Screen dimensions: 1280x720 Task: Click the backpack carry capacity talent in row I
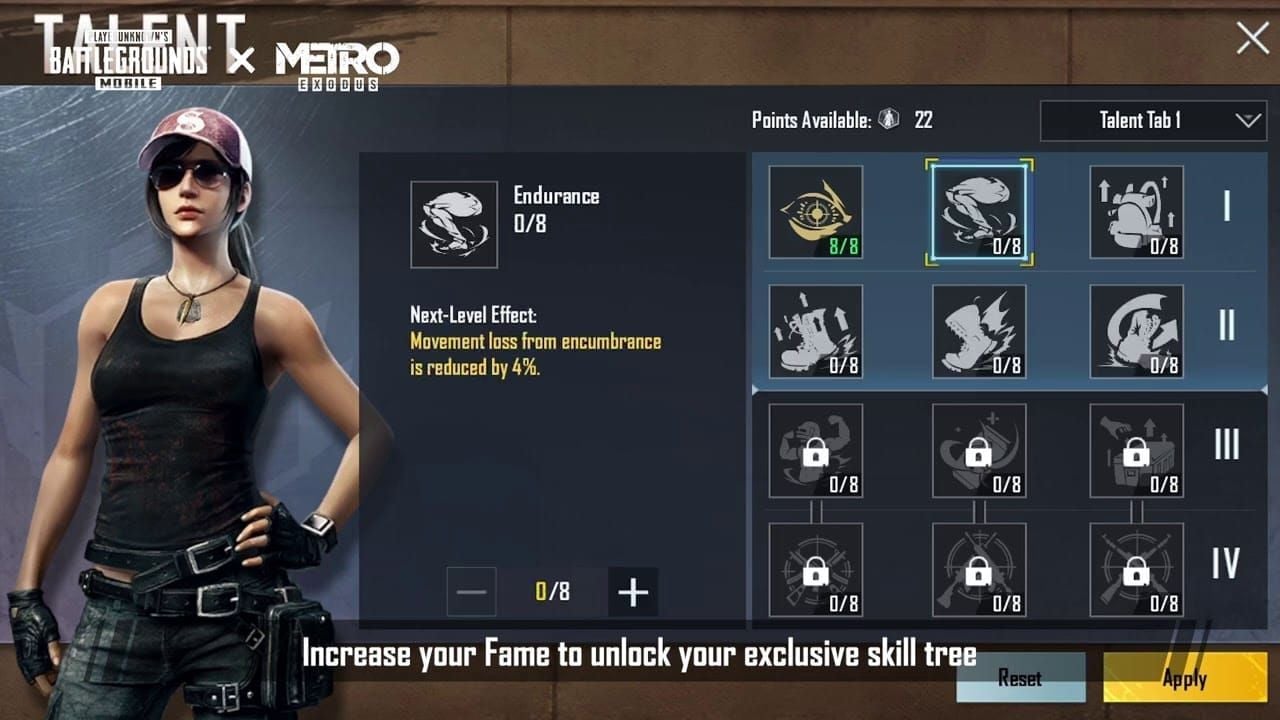1137,211
